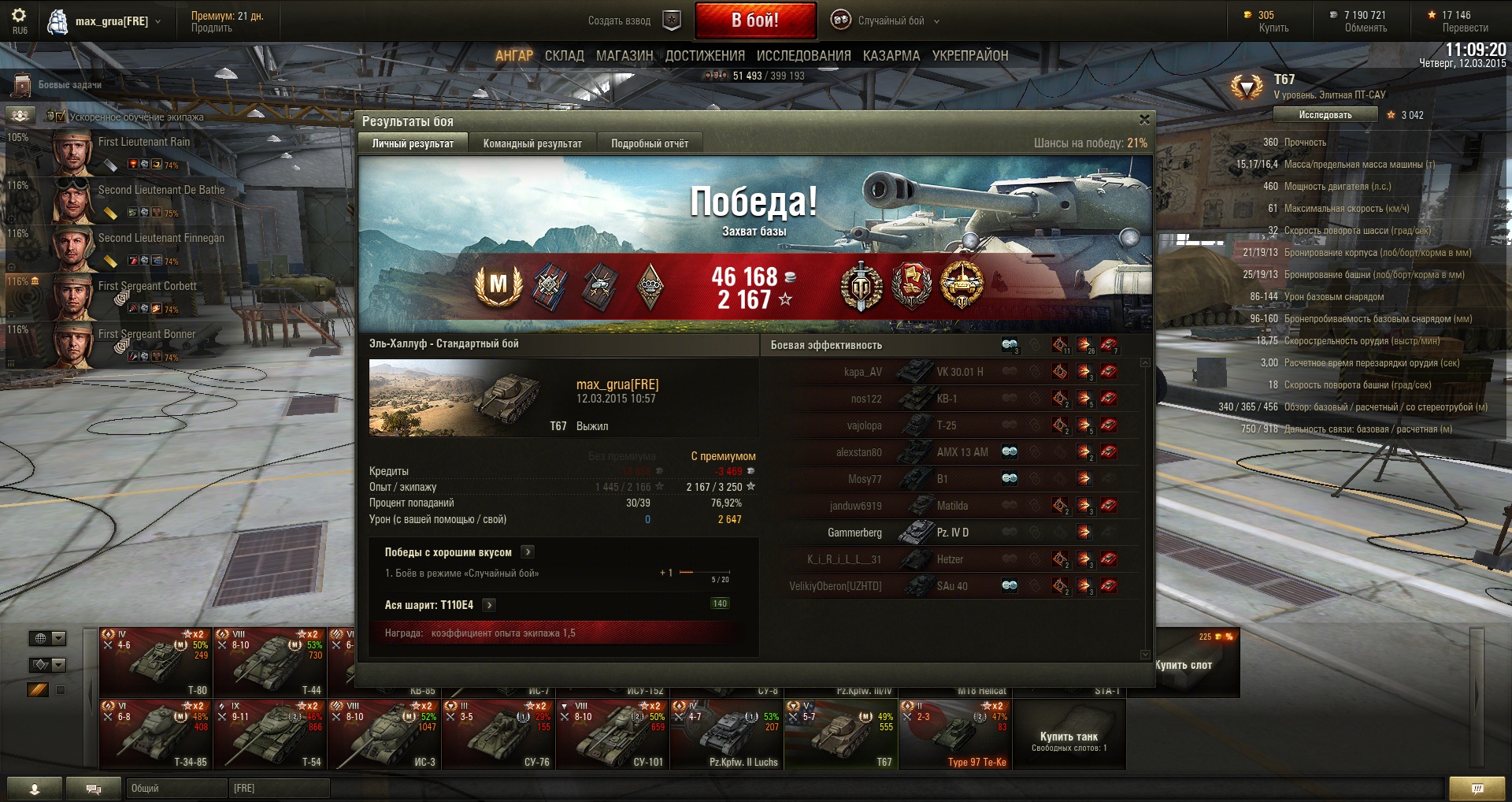Switch to the Командный результат tab

point(532,143)
